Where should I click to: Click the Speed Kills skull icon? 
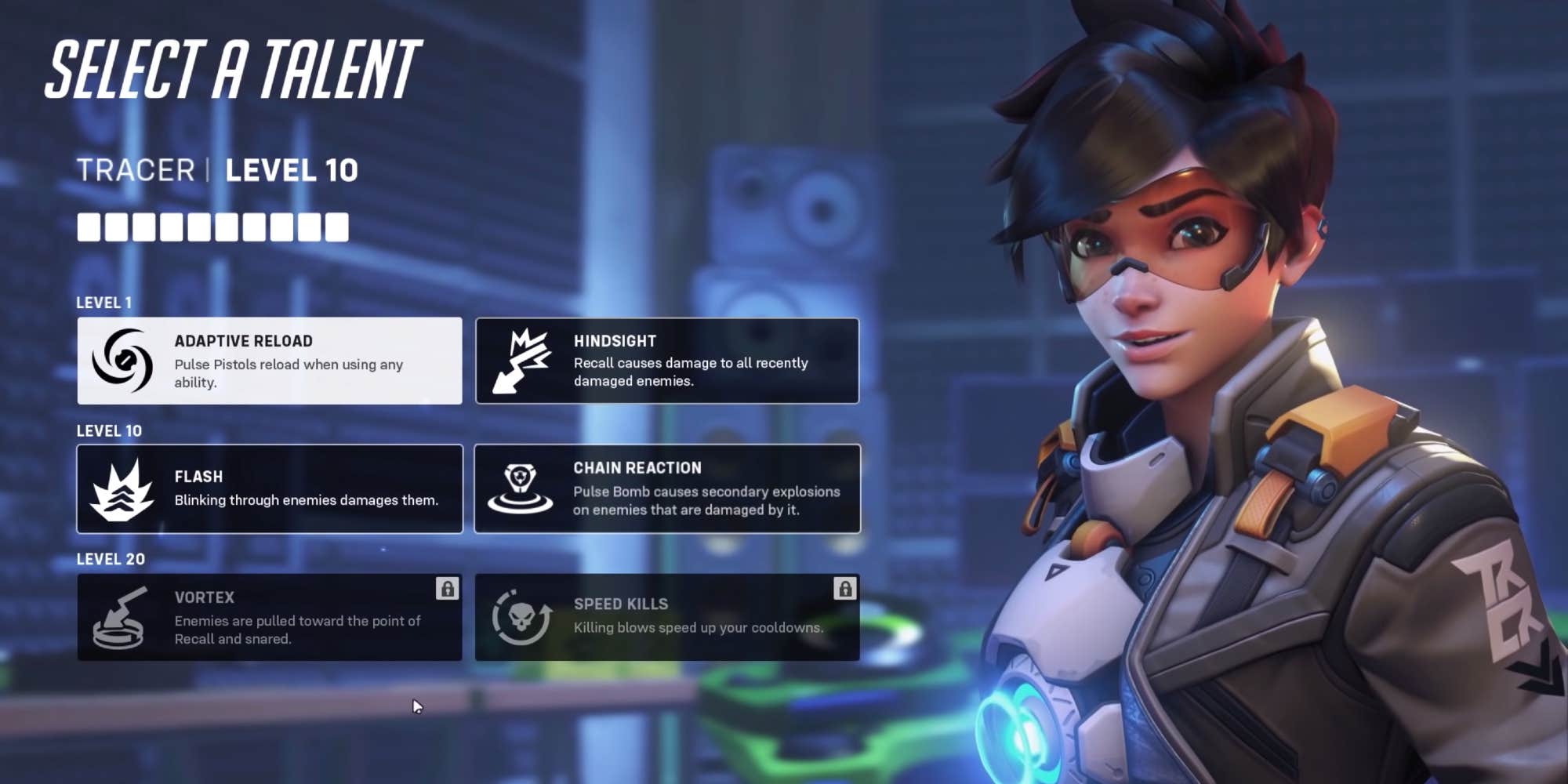click(521, 617)
